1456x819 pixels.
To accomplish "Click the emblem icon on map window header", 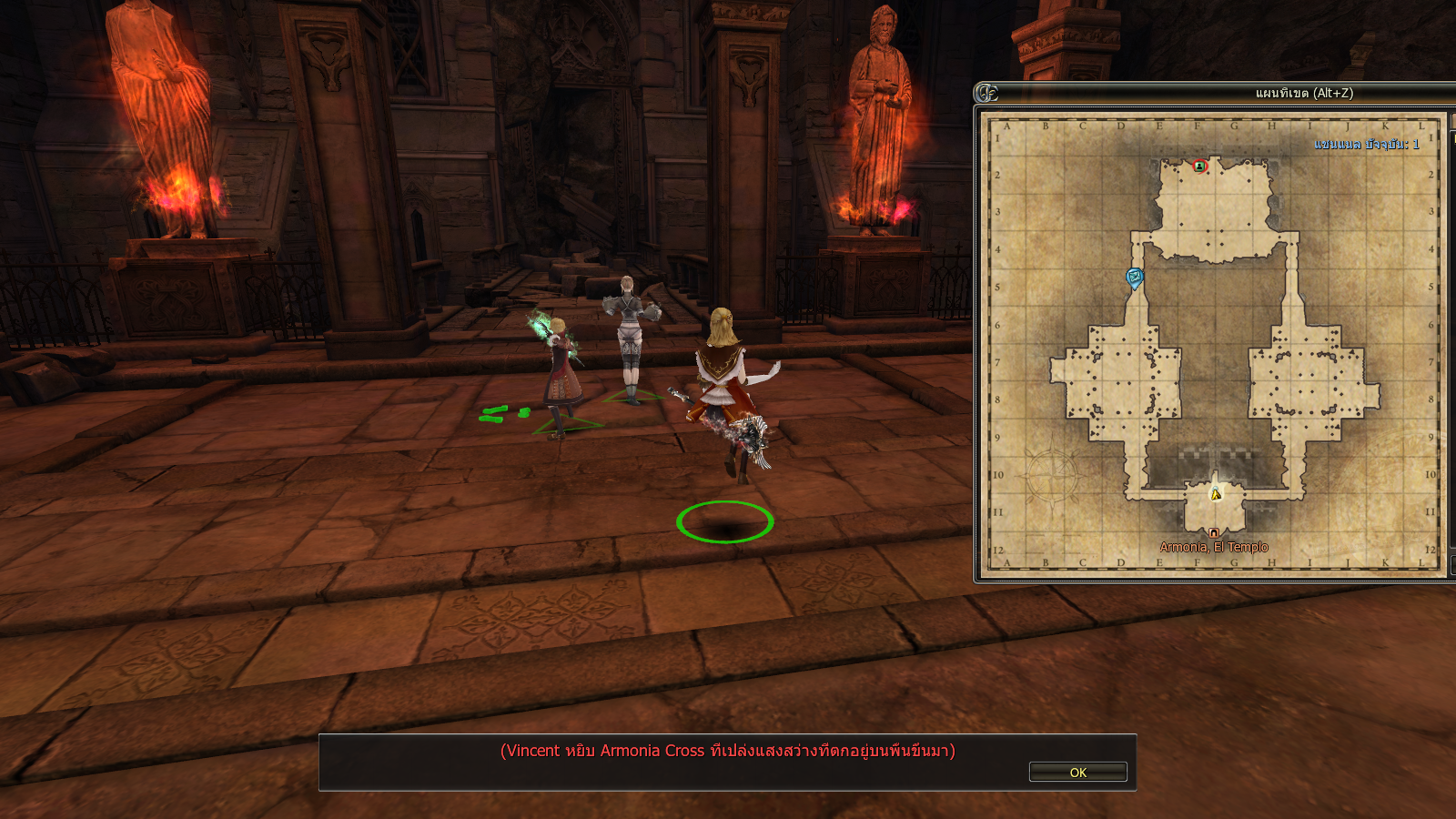I will click(x=987, y=93).
